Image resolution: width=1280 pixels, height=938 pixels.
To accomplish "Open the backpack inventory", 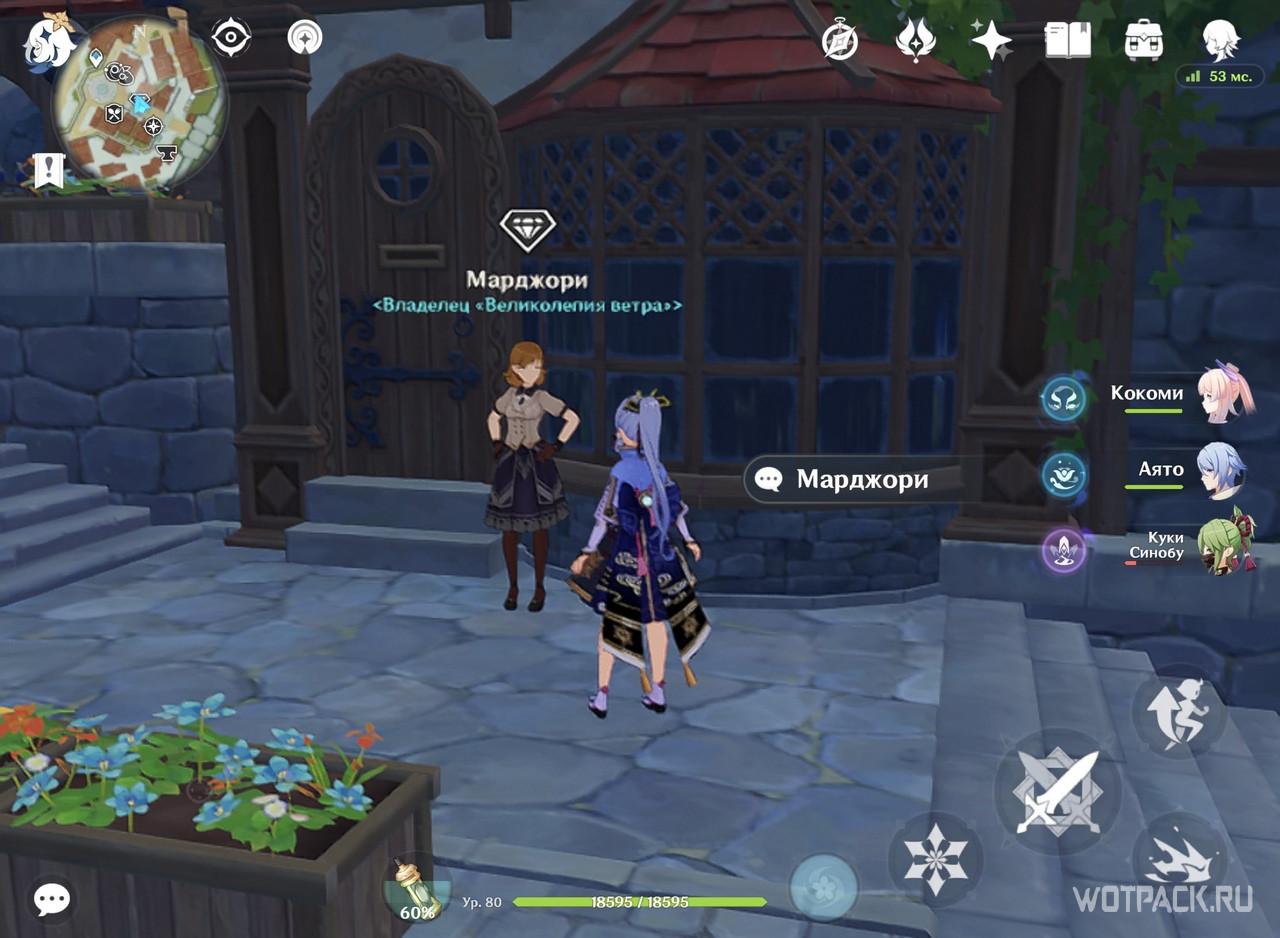I will point(1144,40).
